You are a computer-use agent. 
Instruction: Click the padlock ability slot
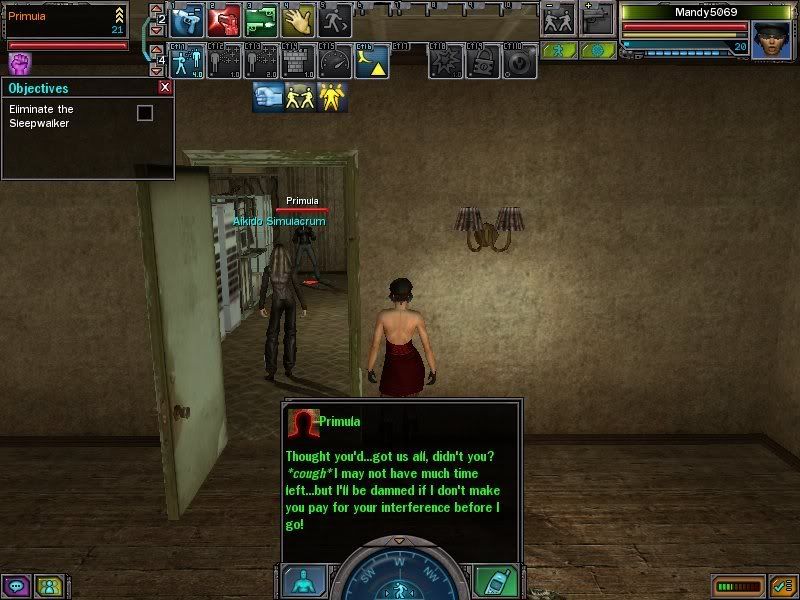[484, 62]
